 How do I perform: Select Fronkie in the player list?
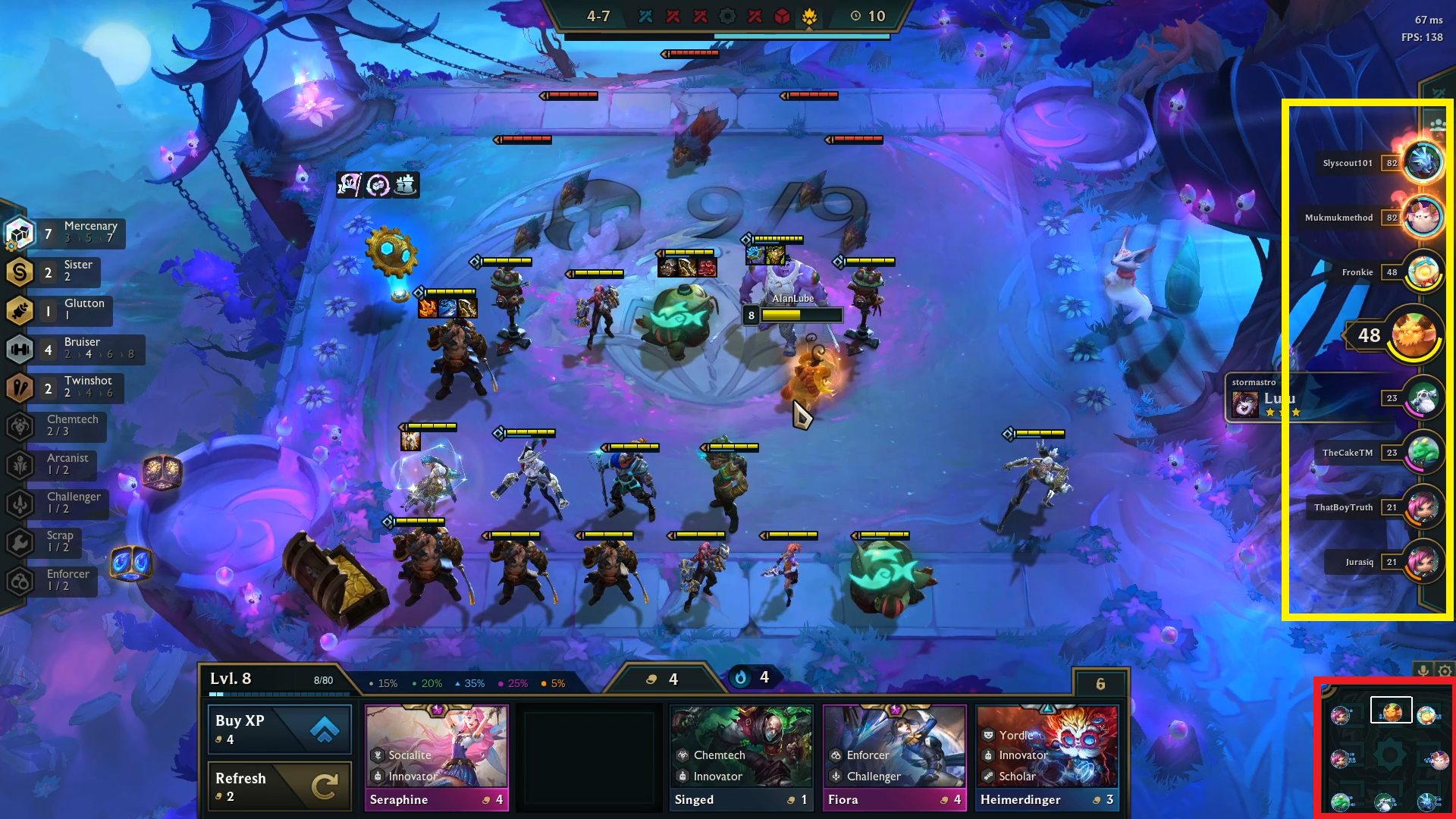1422,272
